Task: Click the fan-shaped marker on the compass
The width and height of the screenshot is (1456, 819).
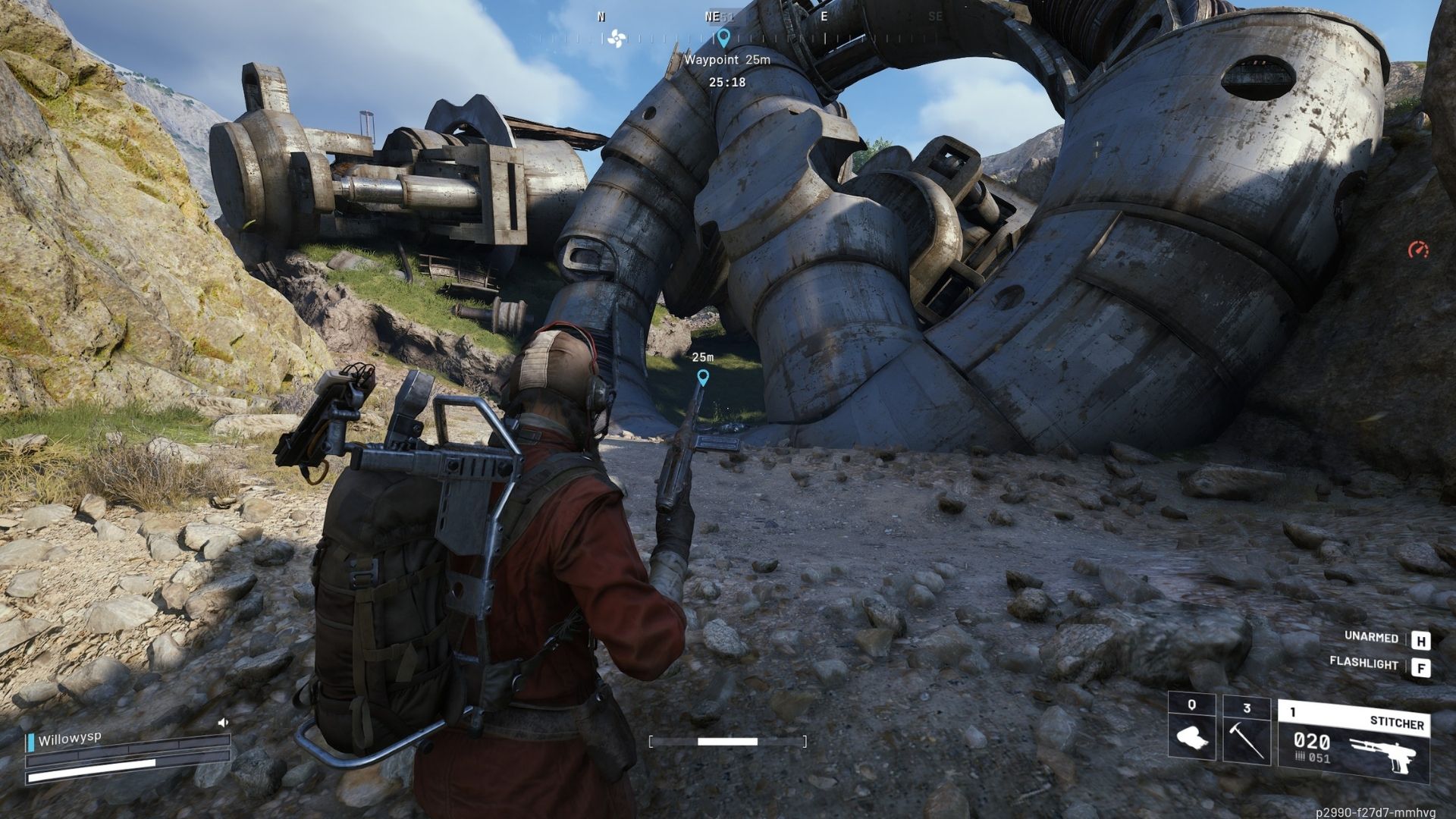Action: tap(617, 38)
